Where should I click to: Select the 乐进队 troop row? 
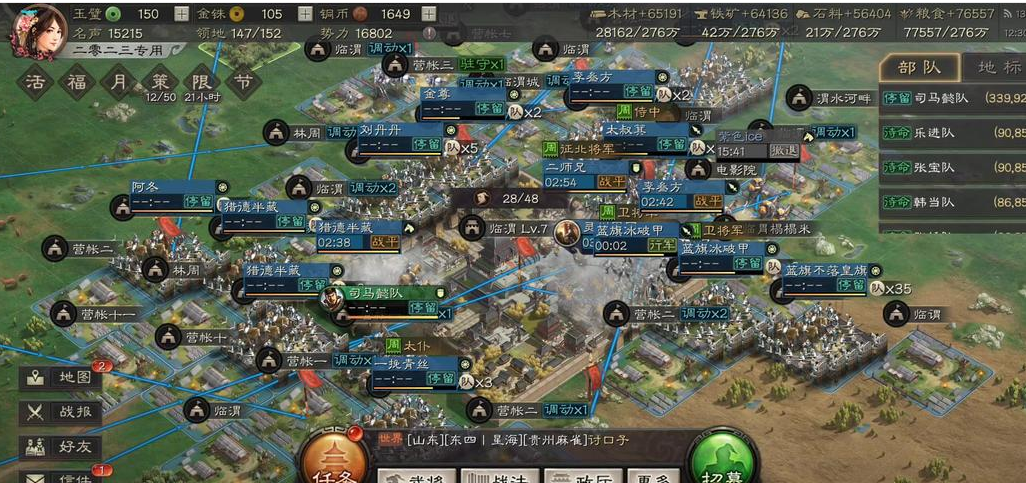coord(952,132)
